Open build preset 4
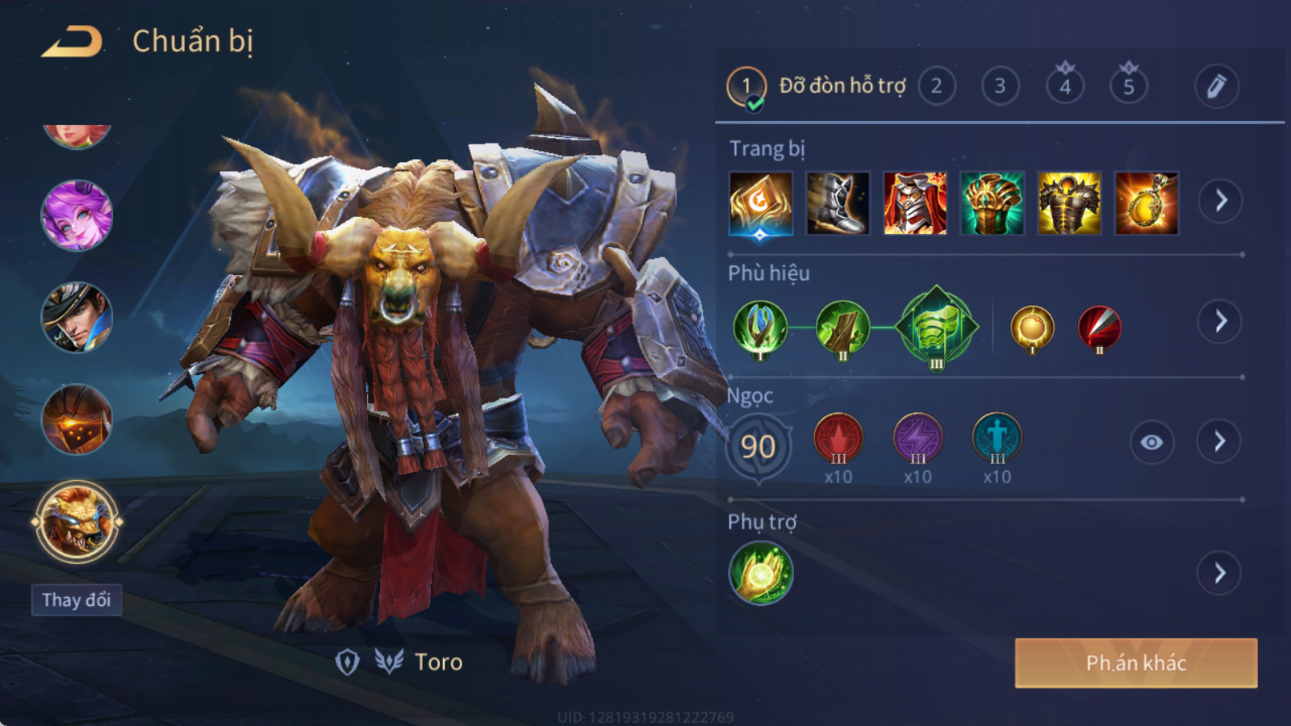Viewport: 1291px width, 726px height. point(1065,87)
